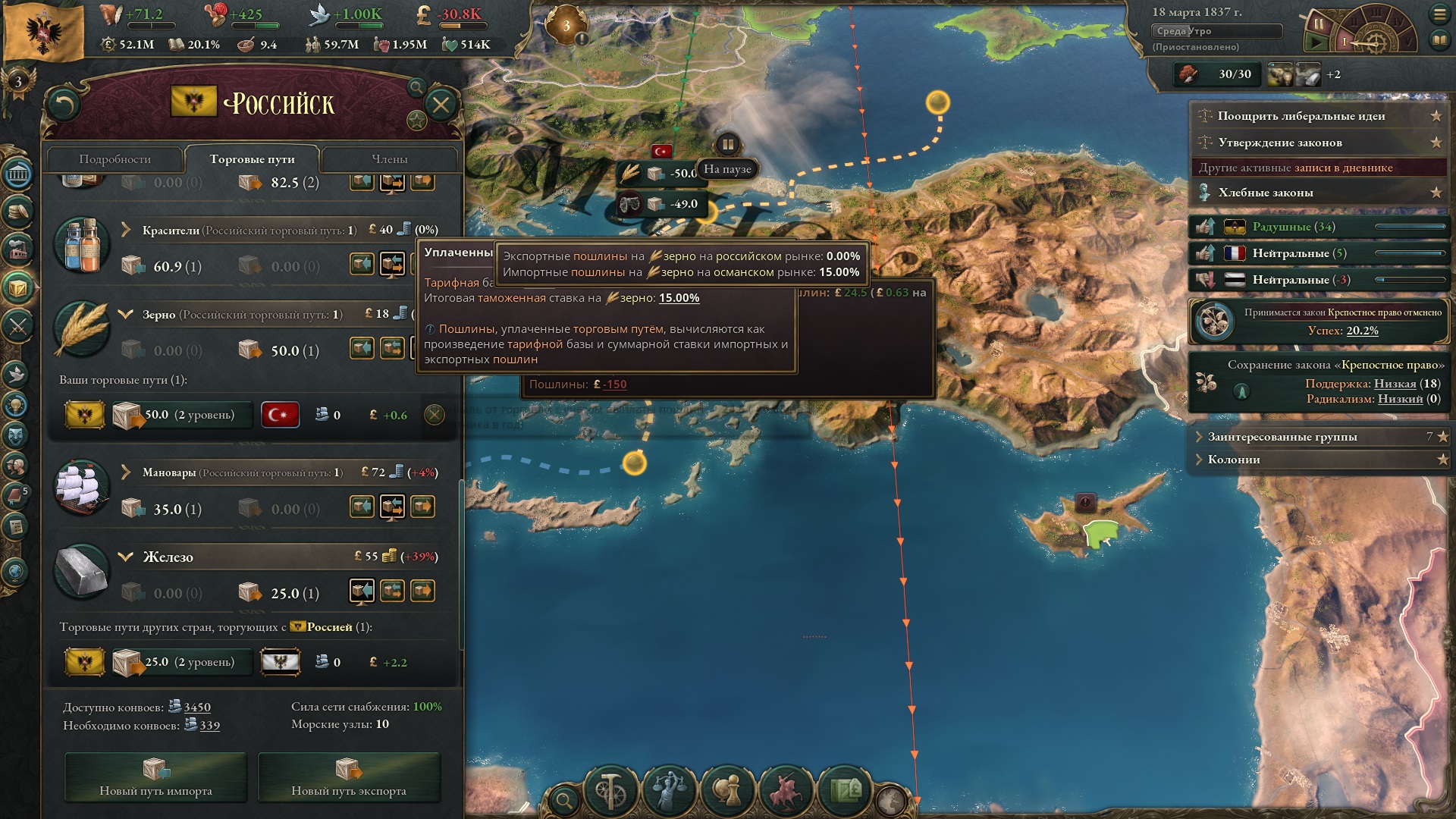Expand the Красители goods row
This screenshot has height=819, width=1456.
tap(126, 230)
